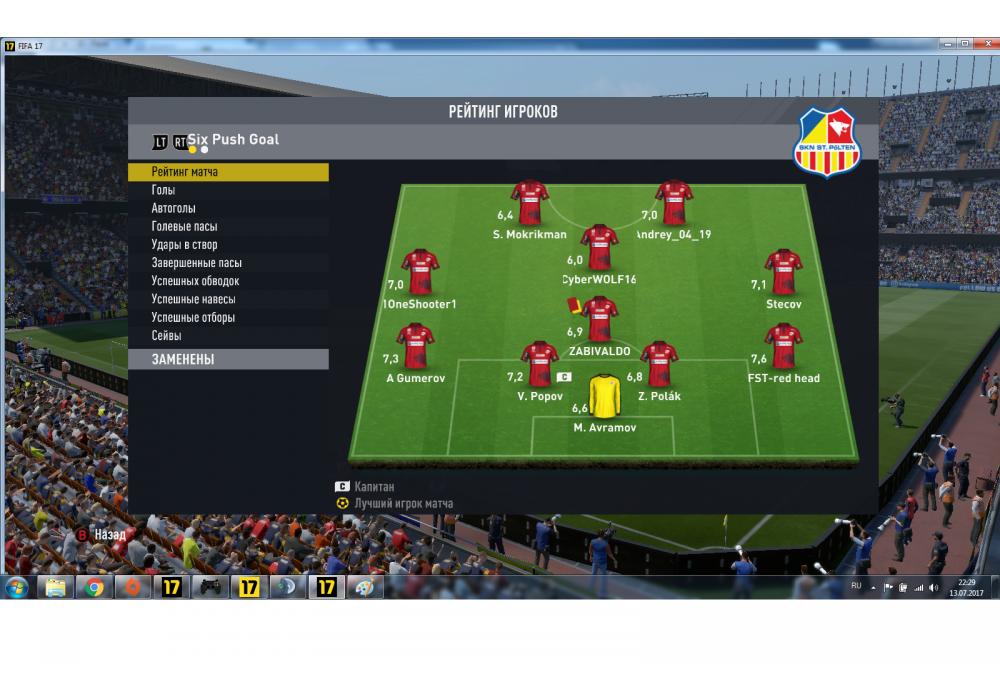Select goalkeeper M. Avramov on the pitch

pyautogui.click(x=604, y=397)
